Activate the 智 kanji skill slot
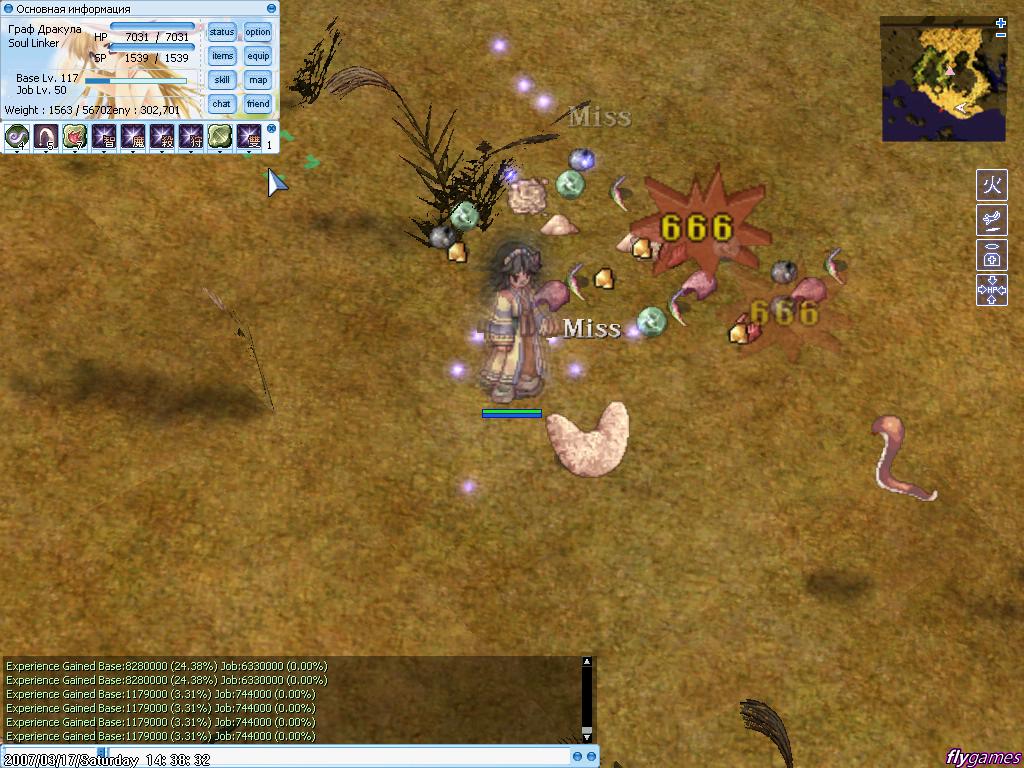The height and width of the screenshot is (768, 1024). point(104,137)
